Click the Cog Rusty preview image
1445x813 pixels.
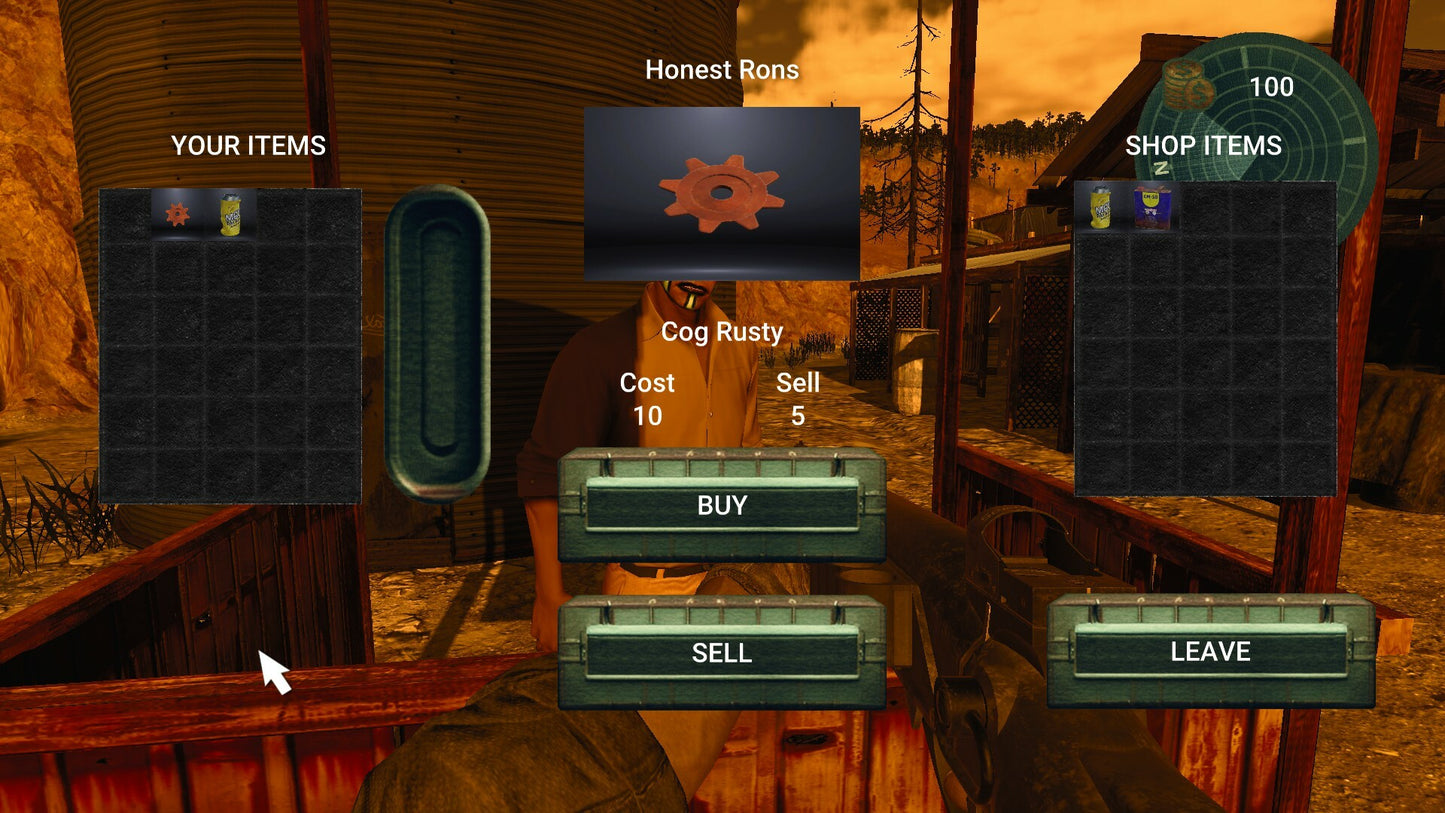pyautogui.click(x=721, y=193)
